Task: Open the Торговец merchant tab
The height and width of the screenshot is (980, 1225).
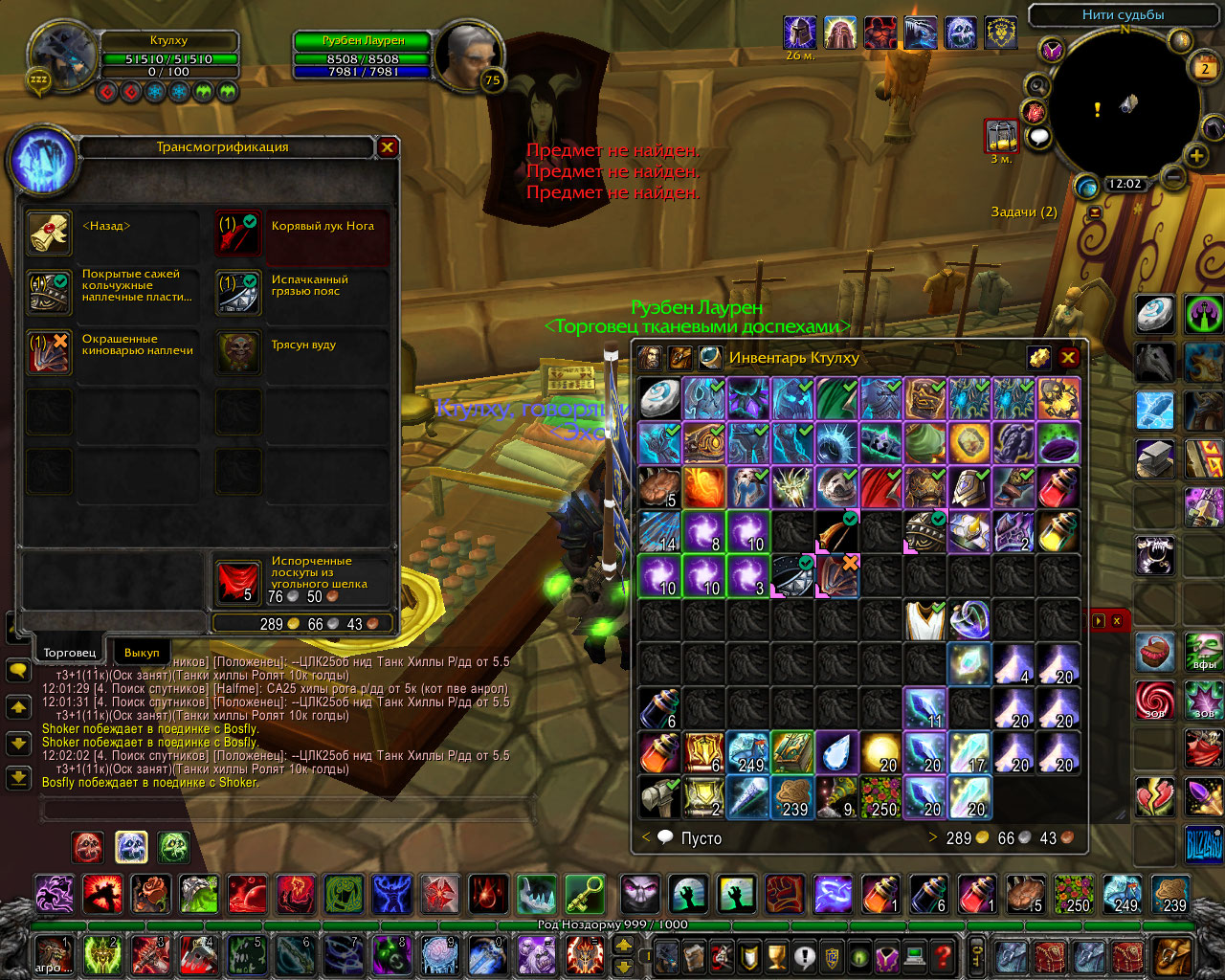Action: (x=70, y=653)
